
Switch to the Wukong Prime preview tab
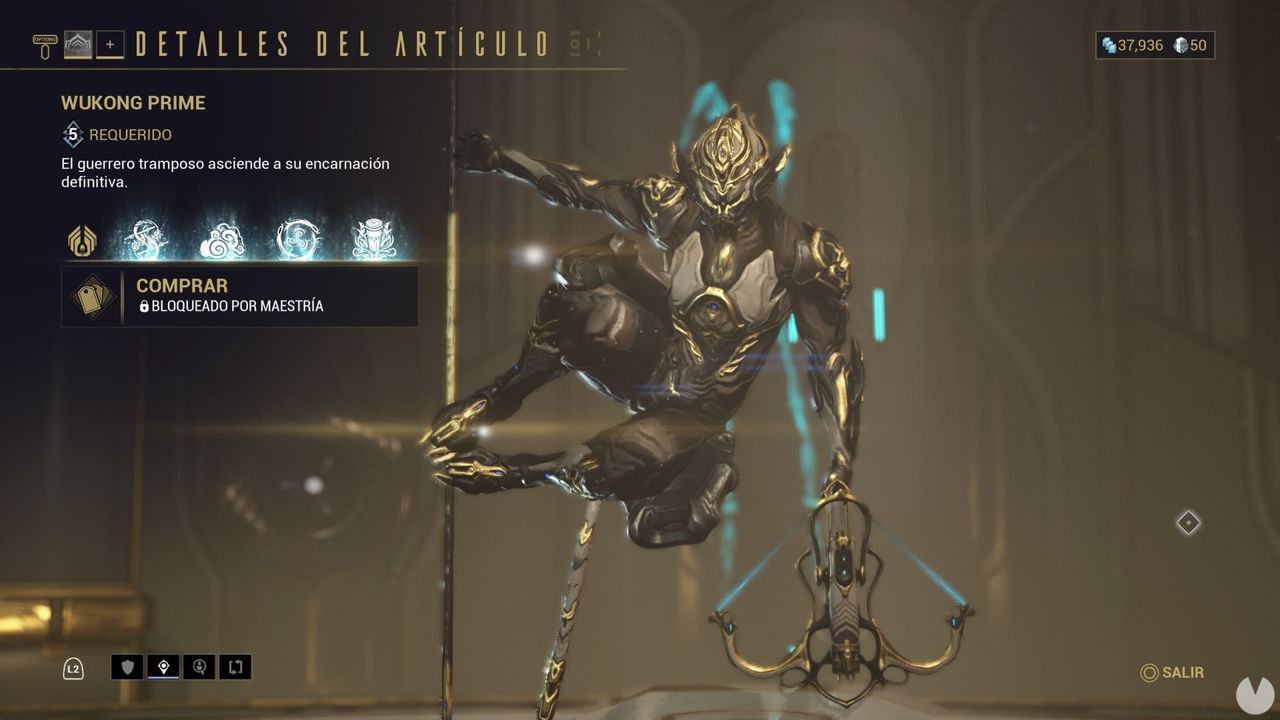pos(78,44)
